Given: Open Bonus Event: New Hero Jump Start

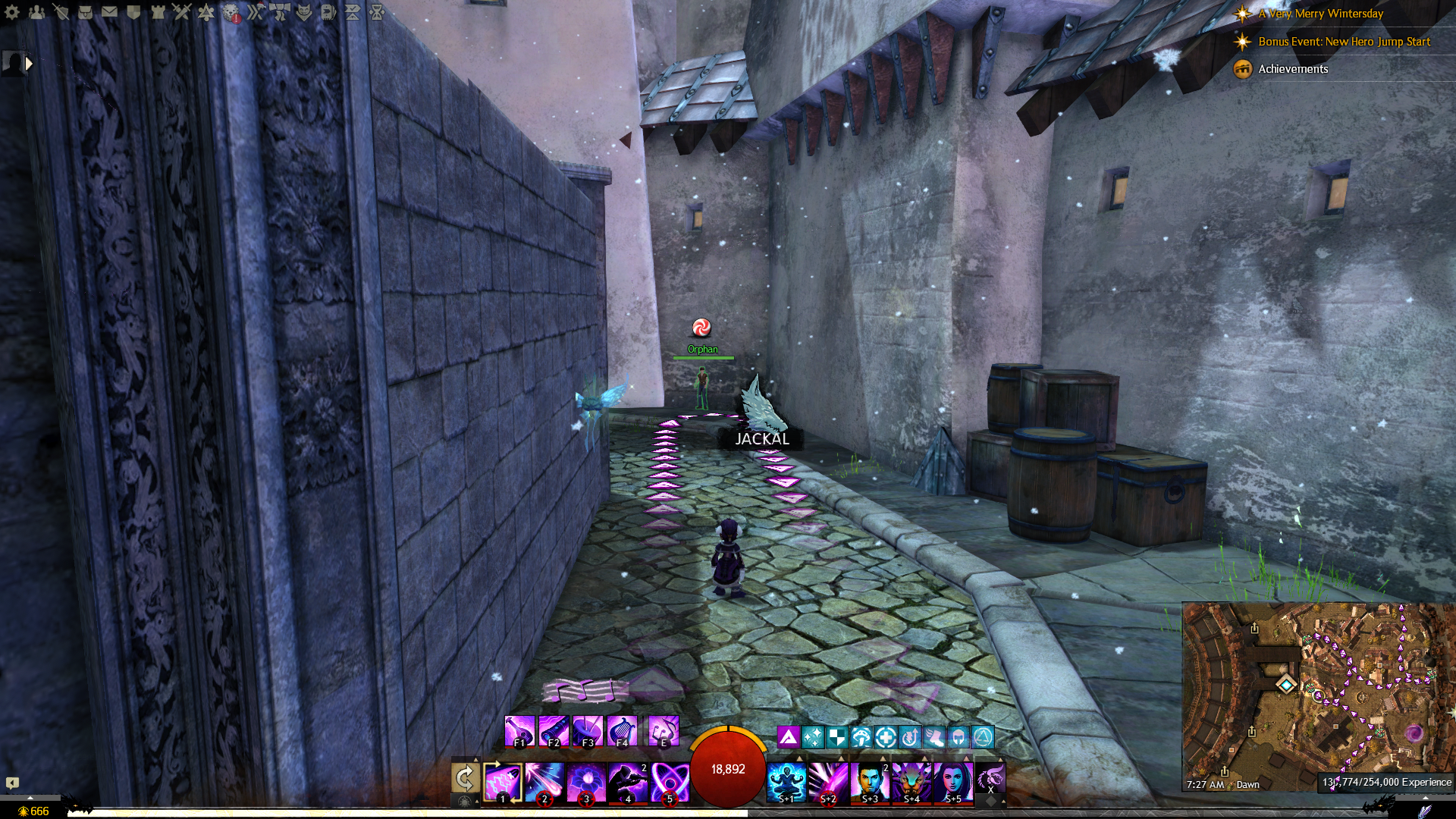Looking at the screenshot, I should click(x=1344, y=42).
